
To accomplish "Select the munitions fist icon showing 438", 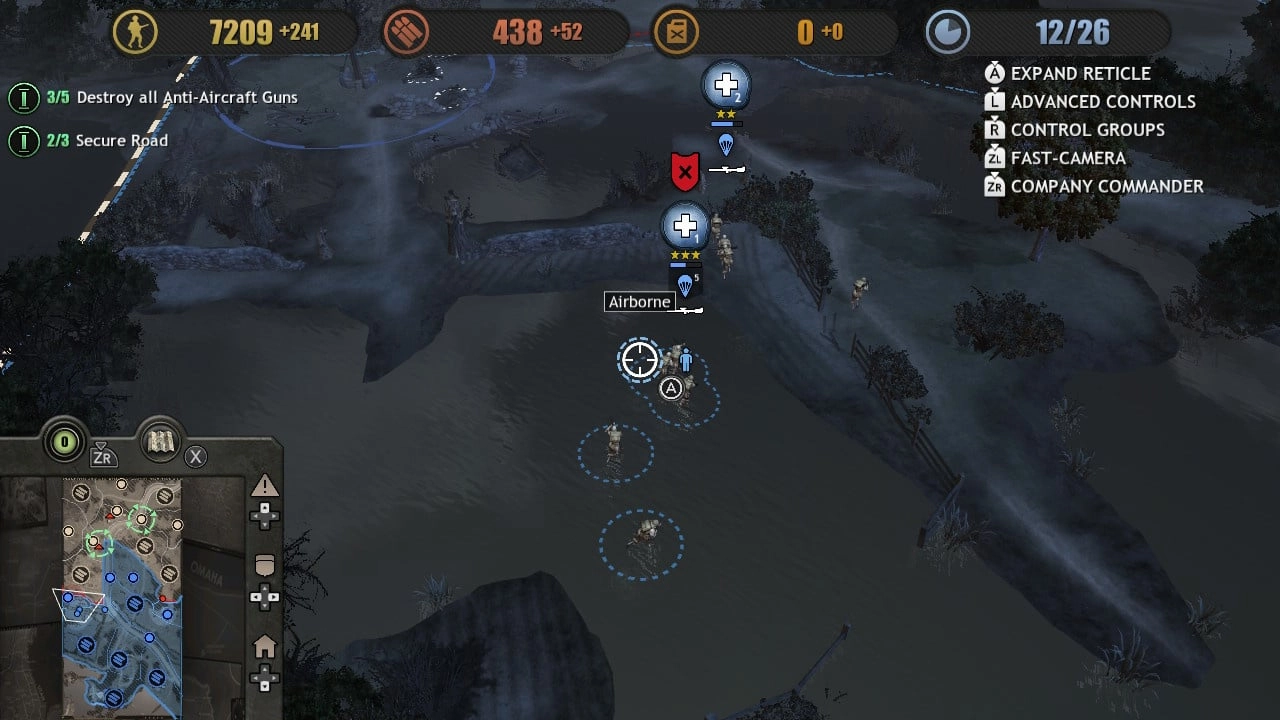I will [404, 30].
